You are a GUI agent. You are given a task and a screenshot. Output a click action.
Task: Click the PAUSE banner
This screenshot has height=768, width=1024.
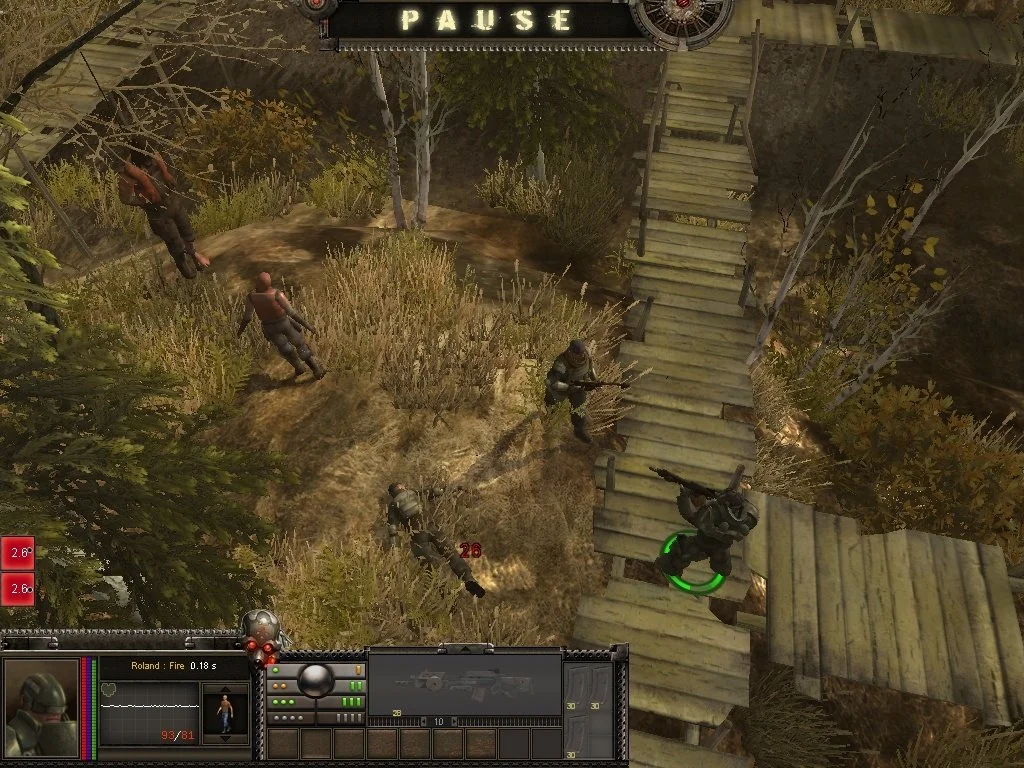[x=487, y=20]
